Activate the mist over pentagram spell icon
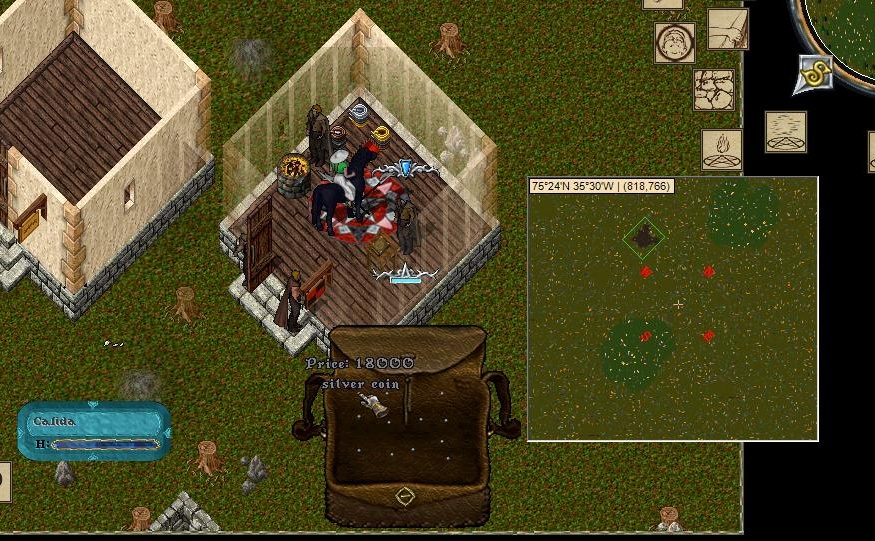The height and width of the screenshot is (541, 875). coord(786,131)
